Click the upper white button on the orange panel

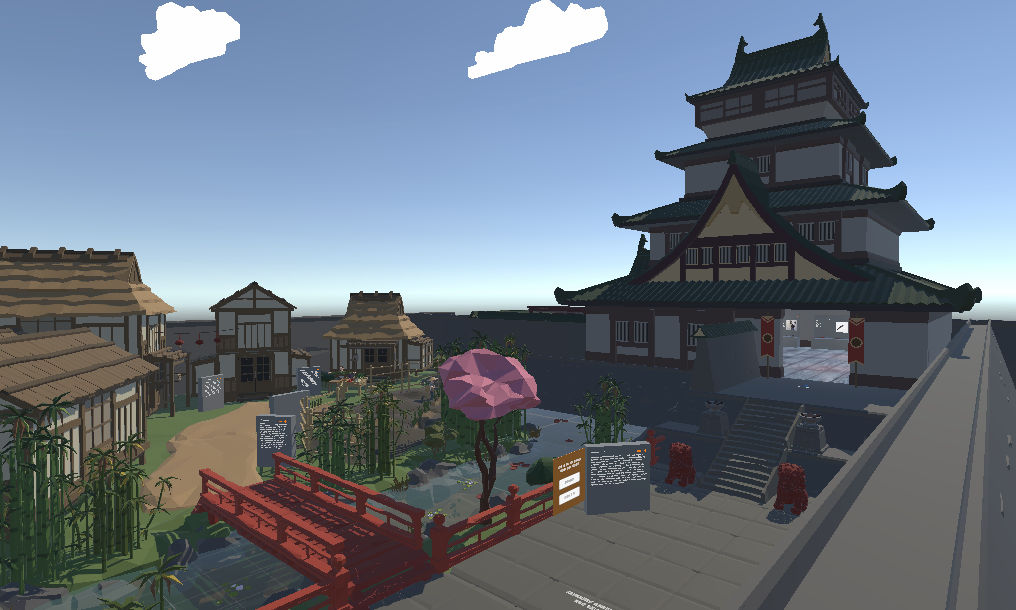click(568, 480)
